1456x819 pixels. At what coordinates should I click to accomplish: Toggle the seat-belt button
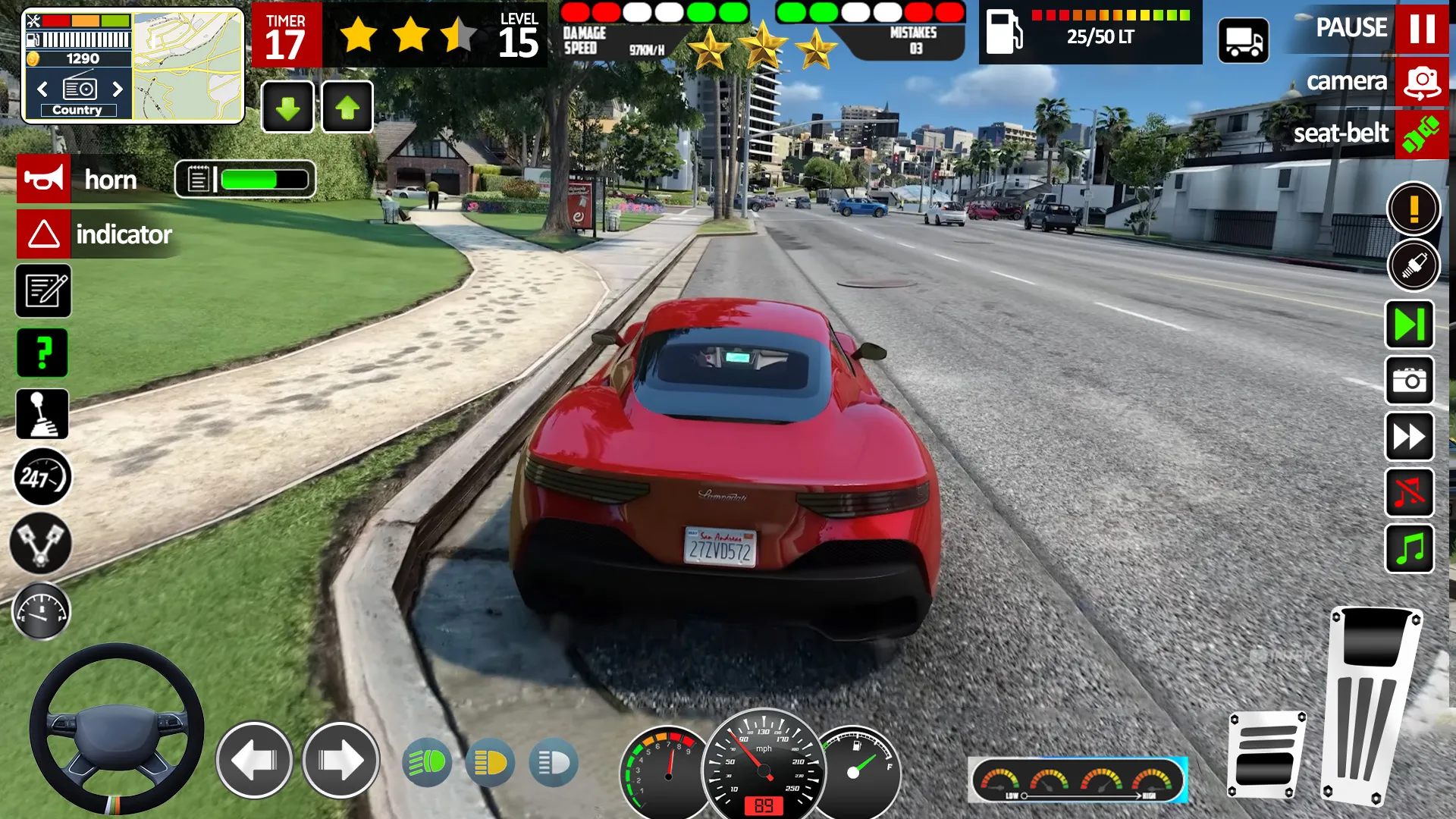(x=1421, y=134)
